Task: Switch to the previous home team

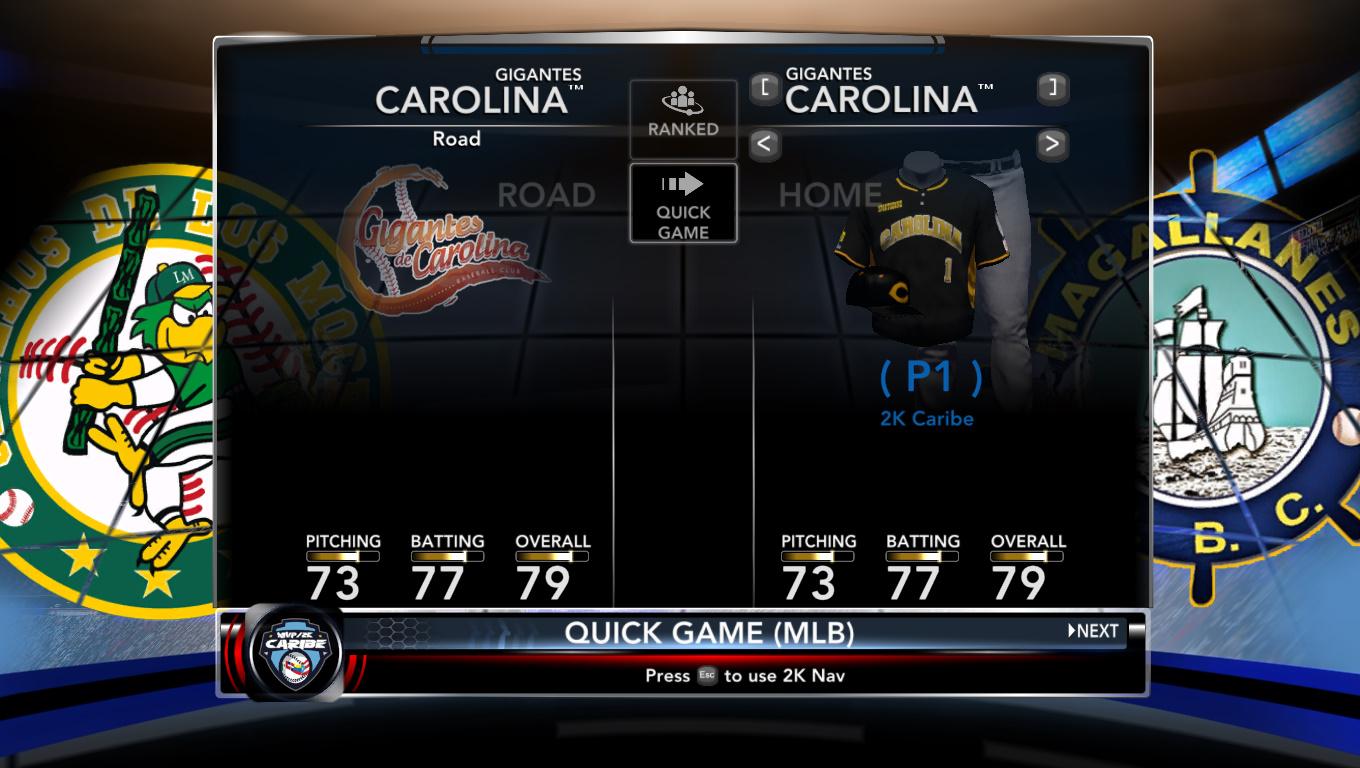Action: point(764,144)
